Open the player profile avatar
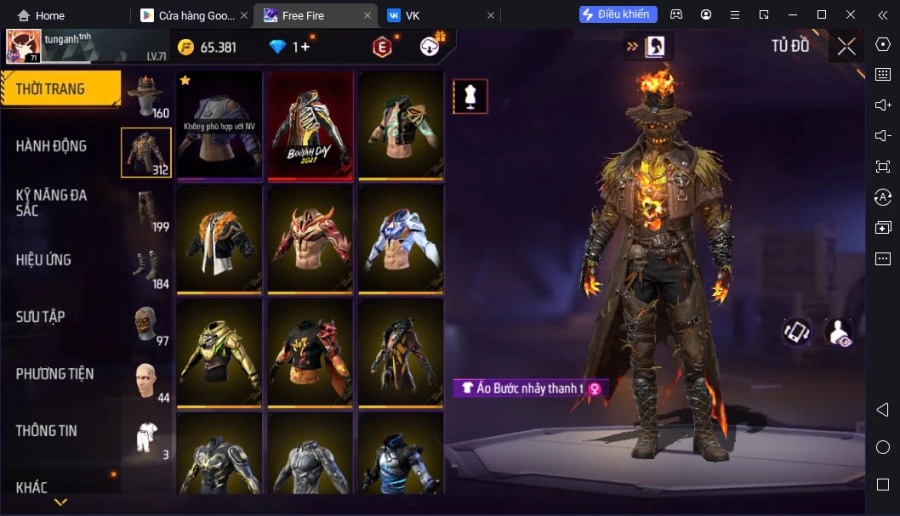This screenshot has width=900, height=516. click(24, 46)
